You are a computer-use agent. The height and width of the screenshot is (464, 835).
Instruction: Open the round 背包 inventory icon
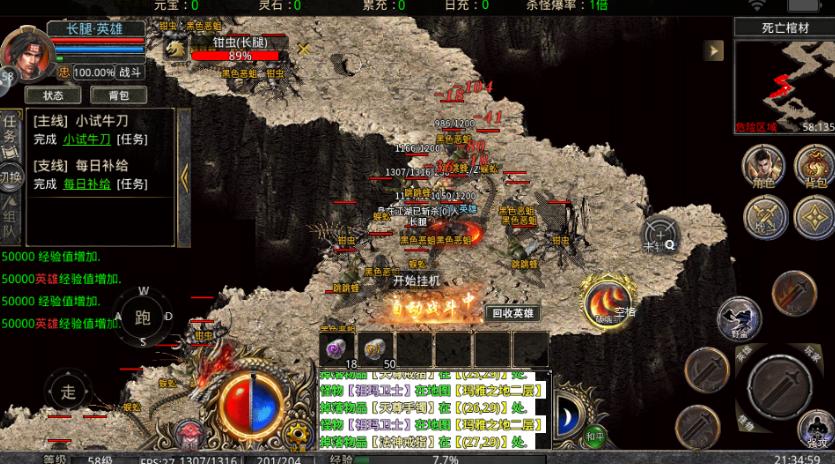click(x=814, y=167)
